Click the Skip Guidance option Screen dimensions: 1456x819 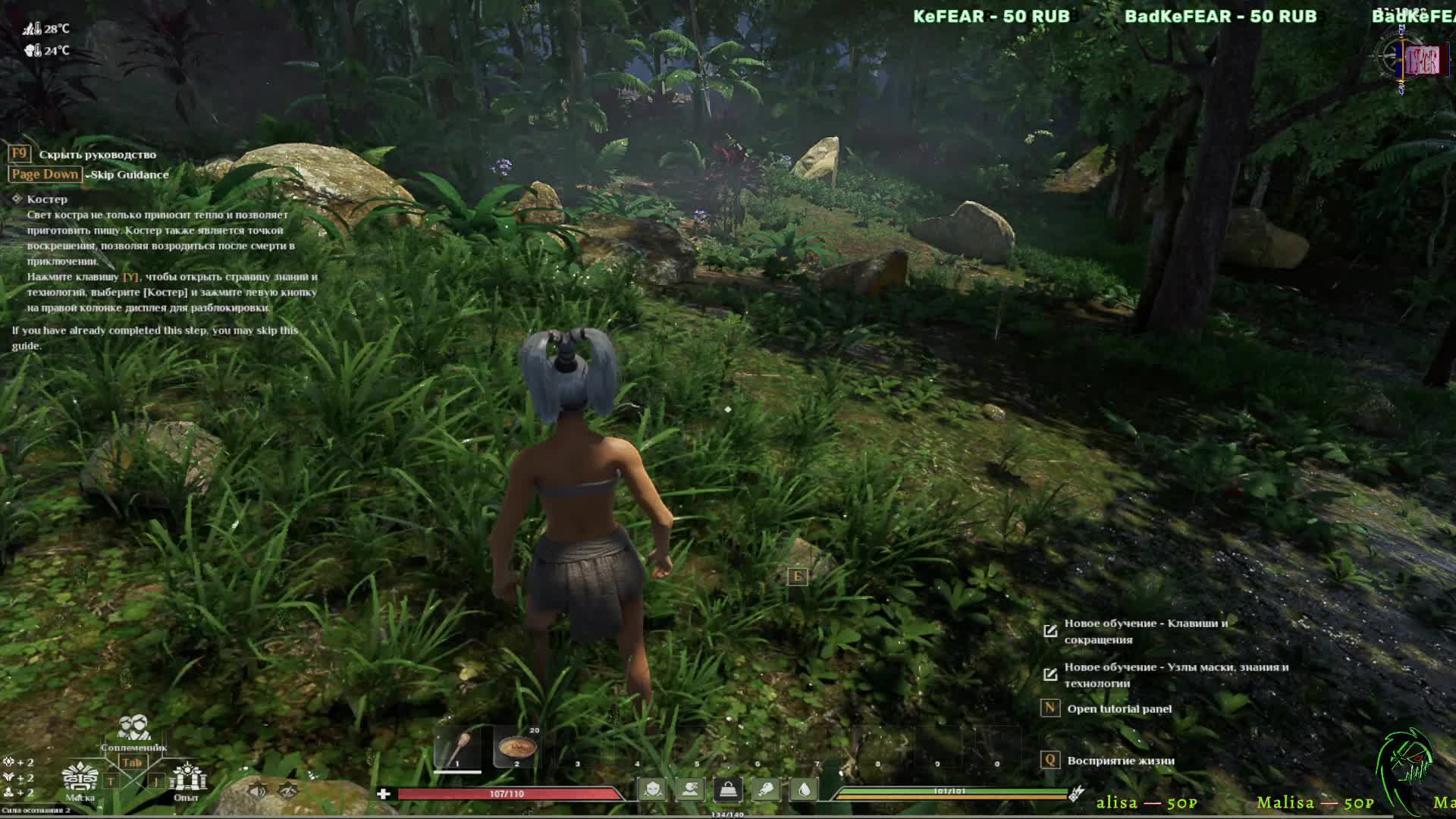click(x=129, y=174)
